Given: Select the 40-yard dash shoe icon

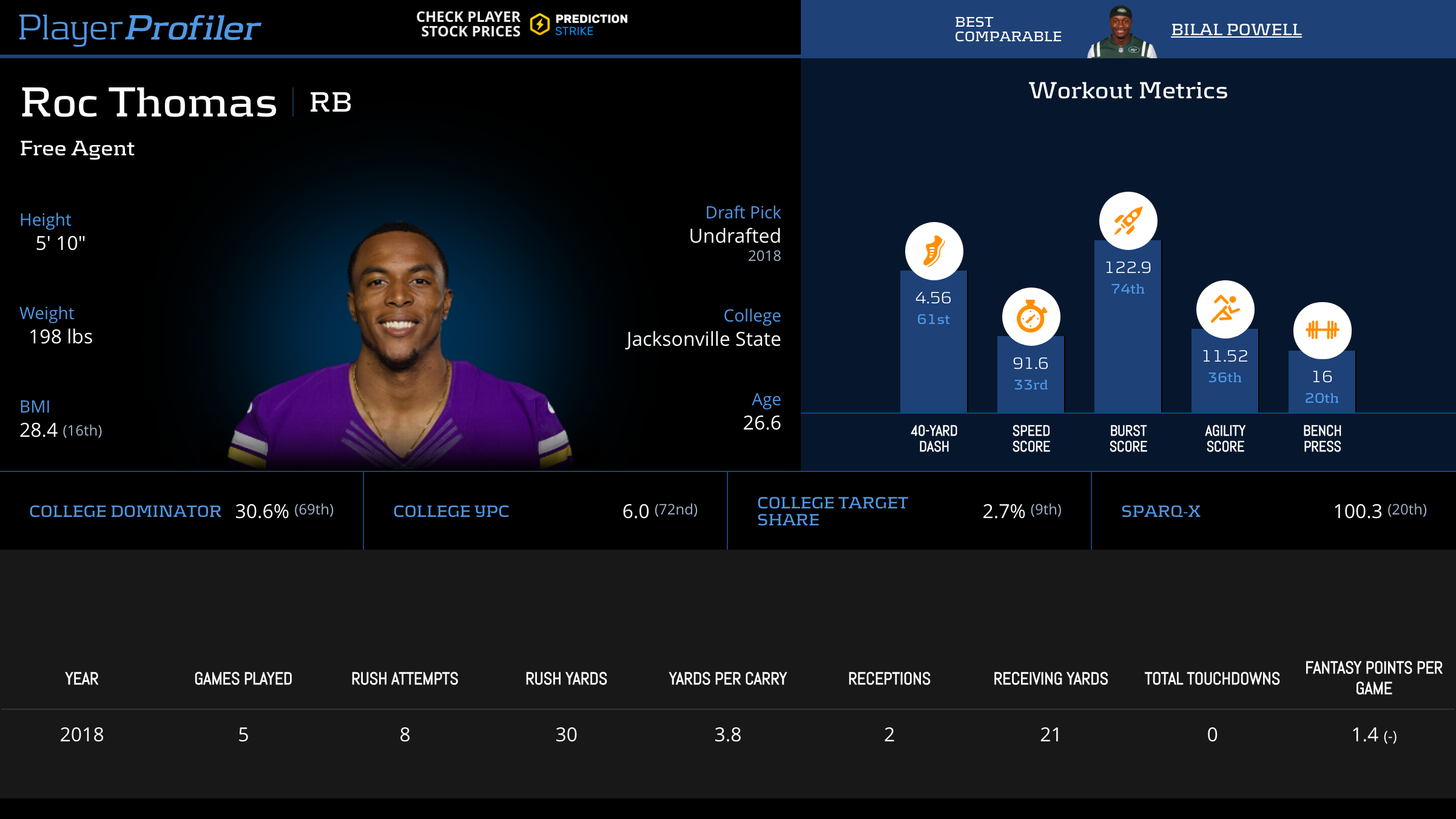Looking at the screenshot, I should pos(934,251).
